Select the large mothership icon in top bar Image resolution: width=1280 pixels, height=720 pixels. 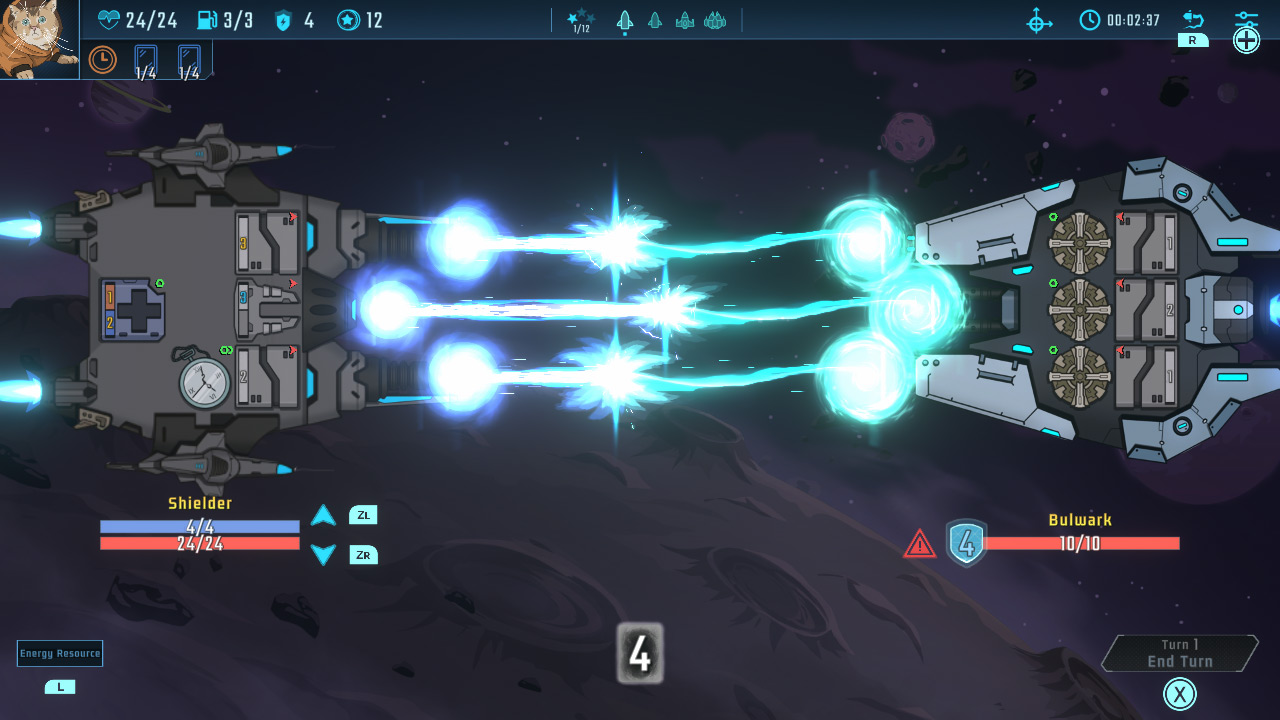[715, 20]
